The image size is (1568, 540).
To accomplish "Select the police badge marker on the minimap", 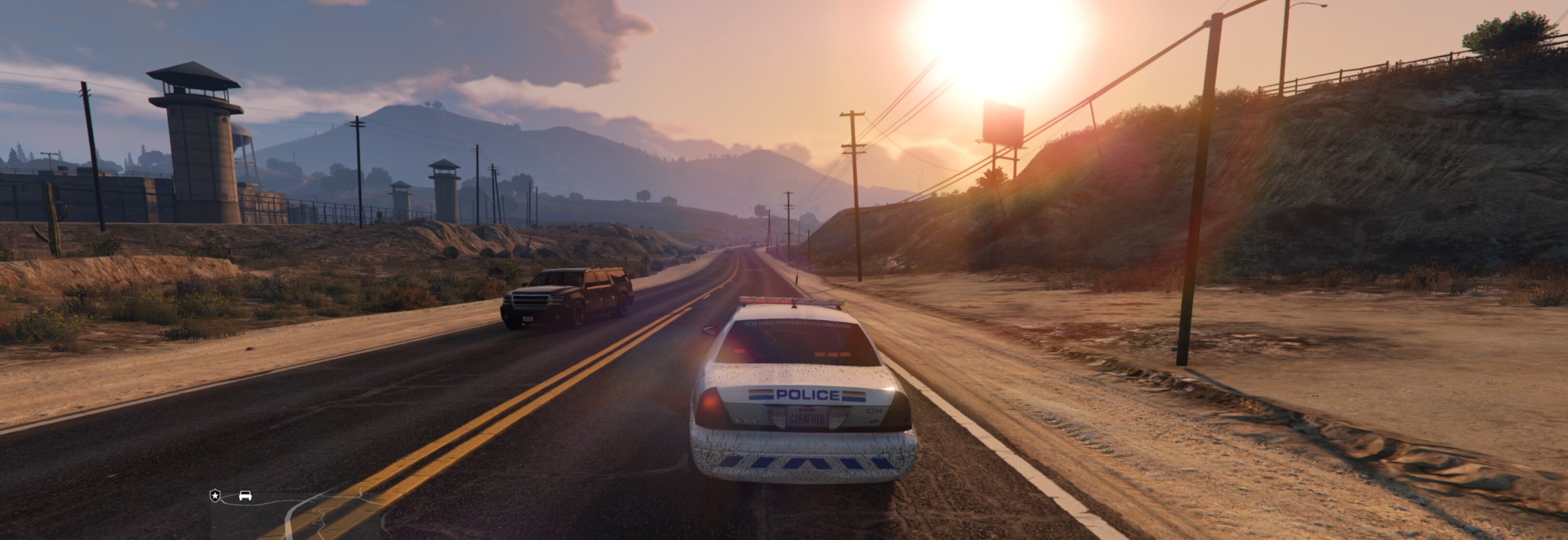I will pyautogui.click(x=215, y=496).
